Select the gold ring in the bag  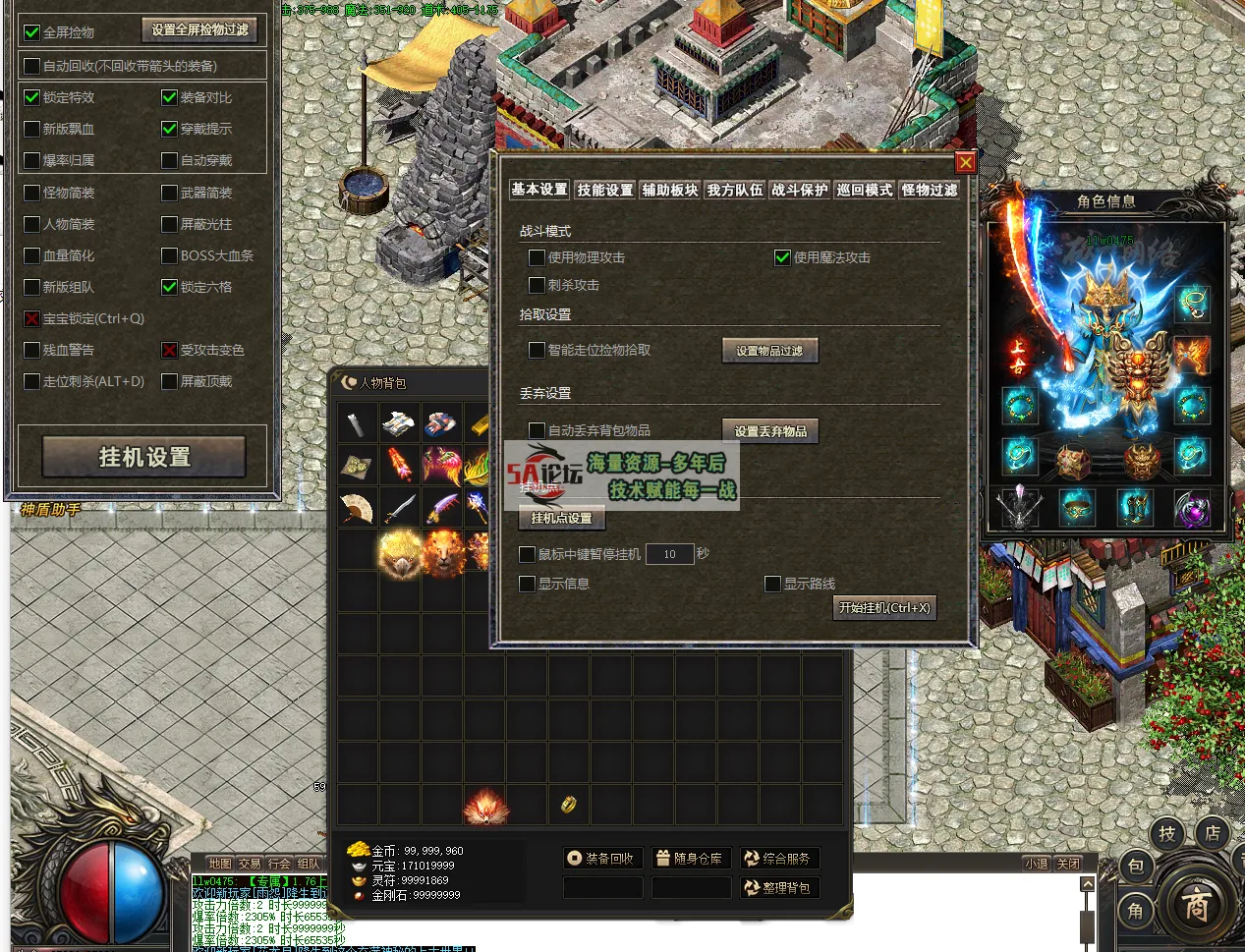(x=568, y=805)
